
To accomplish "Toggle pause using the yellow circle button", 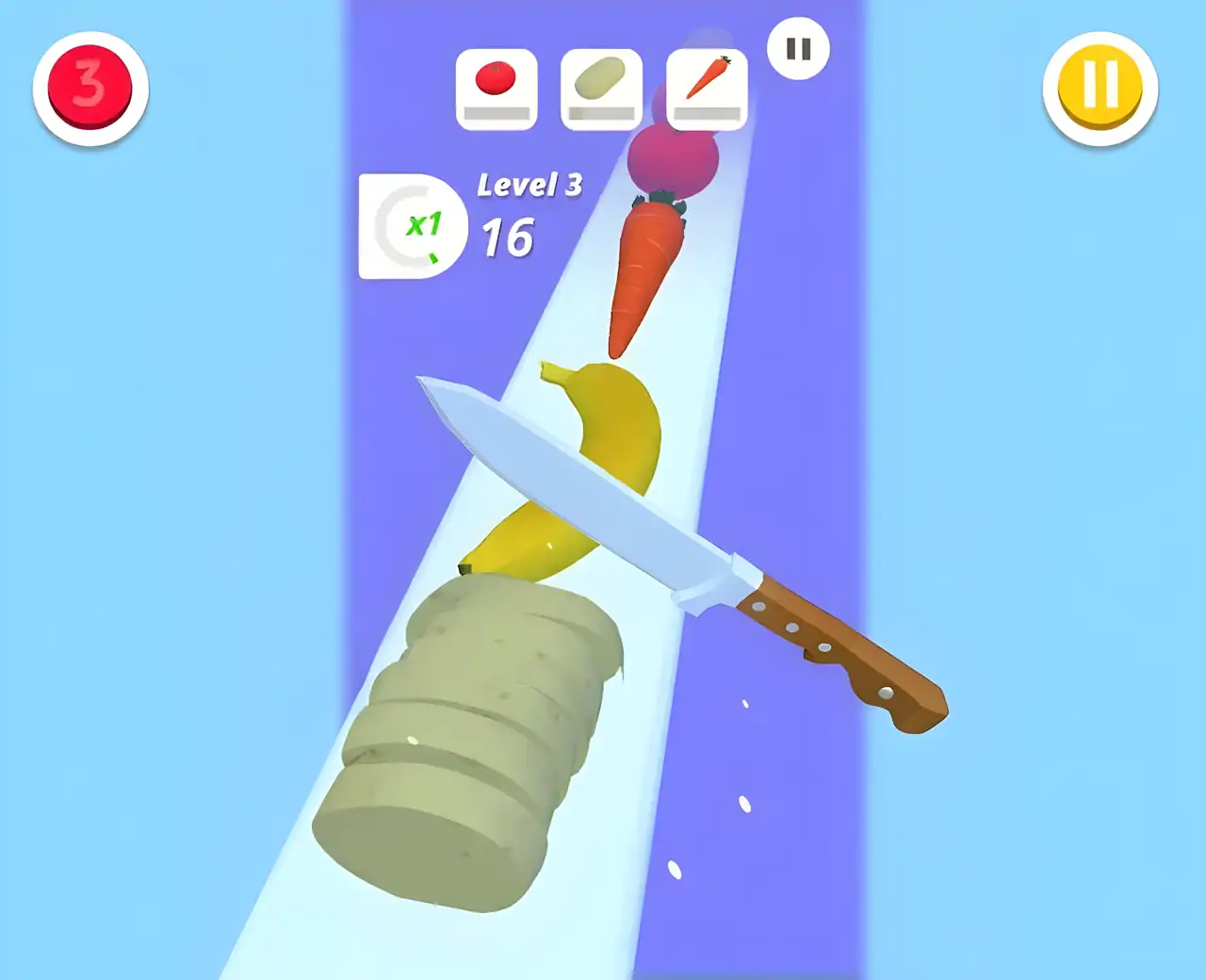I will (1099, 87).
